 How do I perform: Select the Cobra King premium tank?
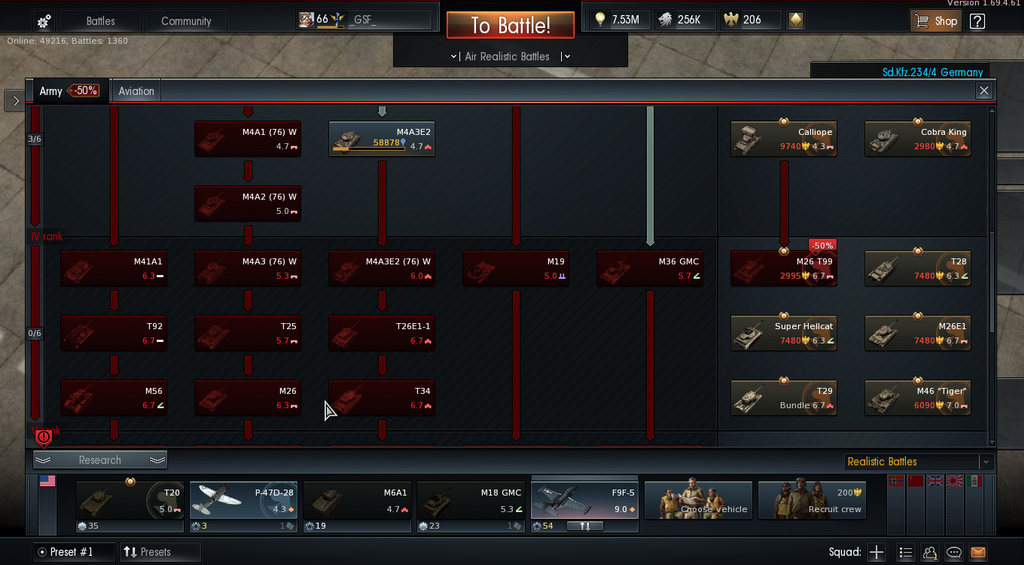(x=918, y=139)
